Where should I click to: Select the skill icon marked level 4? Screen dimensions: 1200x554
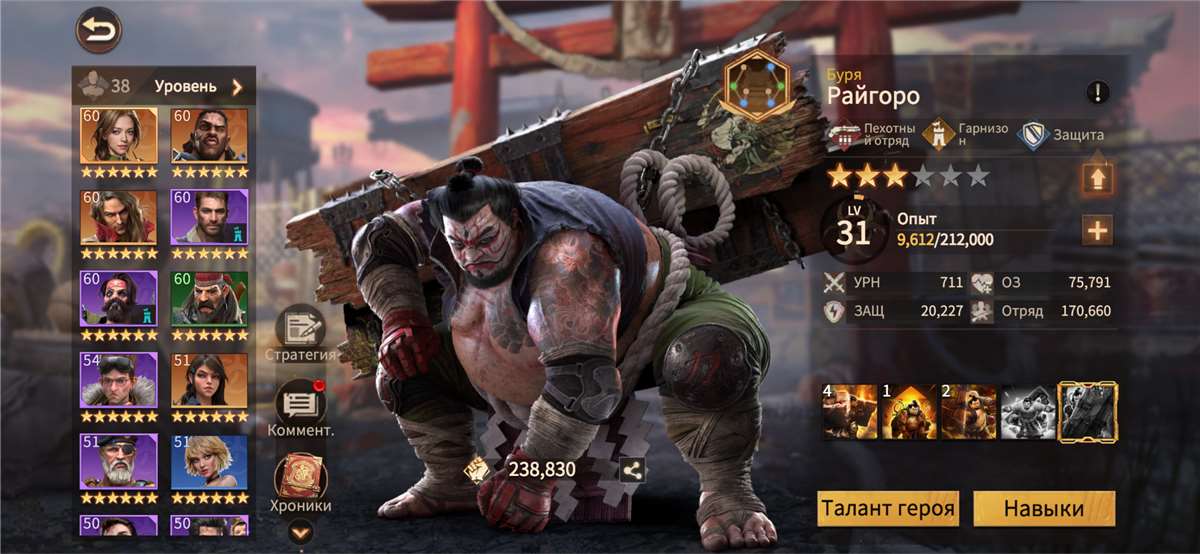pyautogui.click(x=849, y=412)
